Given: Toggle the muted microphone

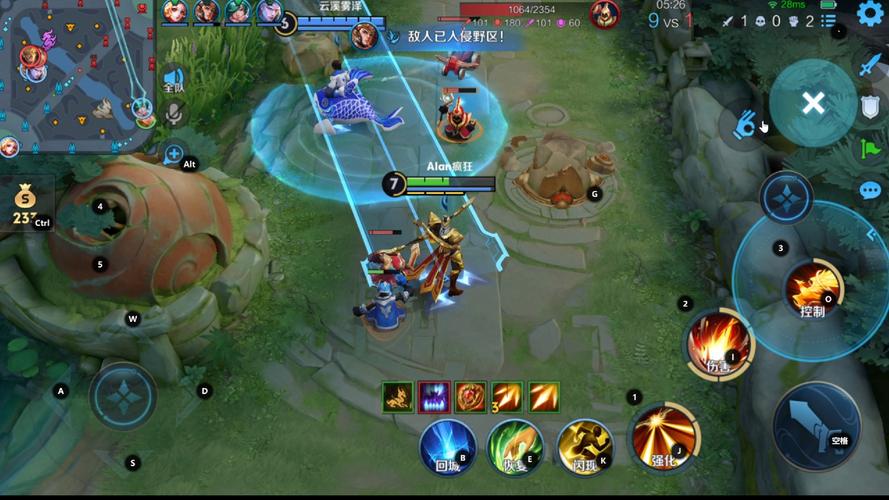Looking at the screenshot, I should [172, 113].
